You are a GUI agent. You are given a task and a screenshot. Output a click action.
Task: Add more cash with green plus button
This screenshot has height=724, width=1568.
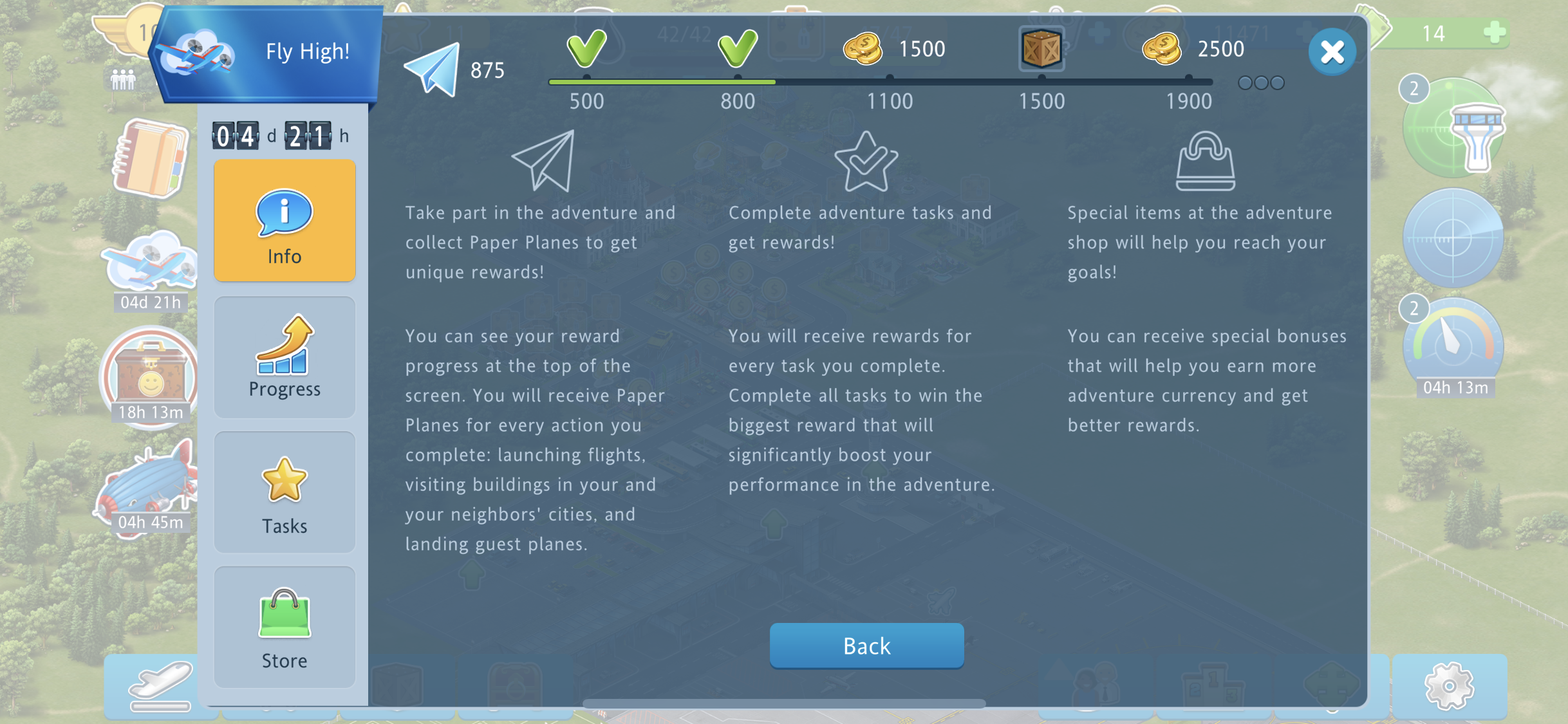[1495, 32]
